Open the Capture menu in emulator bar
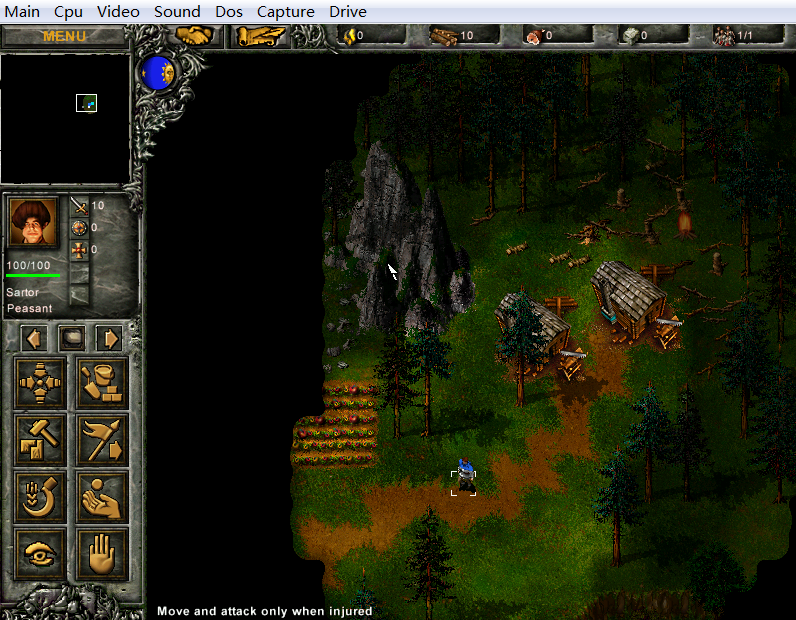Viewport: 796px width, 620px height. pyautogui.click(x=285, y=12)
